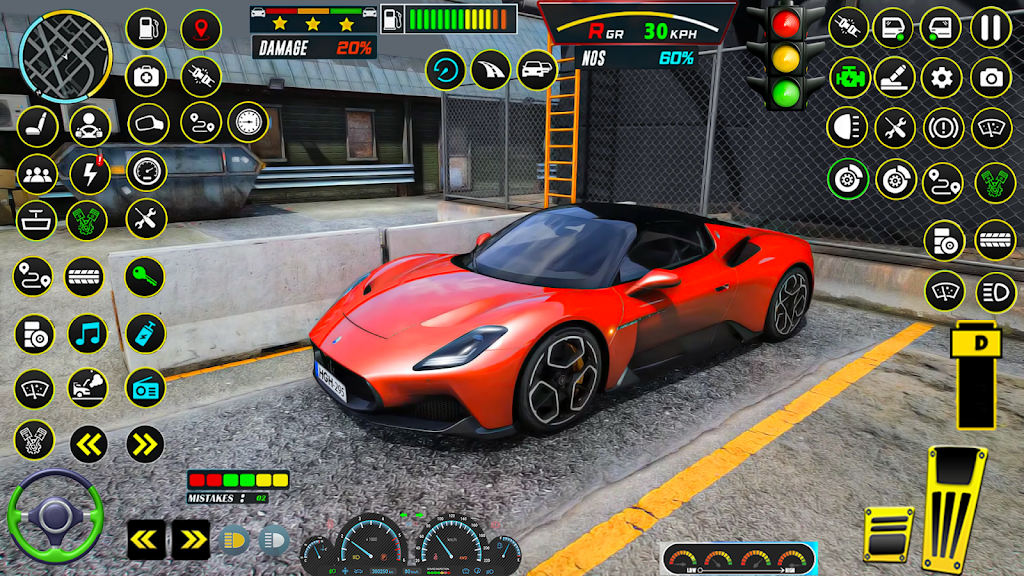This screenshot has height=576, width=1024.
Task: Grab the green steering wheel
Action: point(55,517)
